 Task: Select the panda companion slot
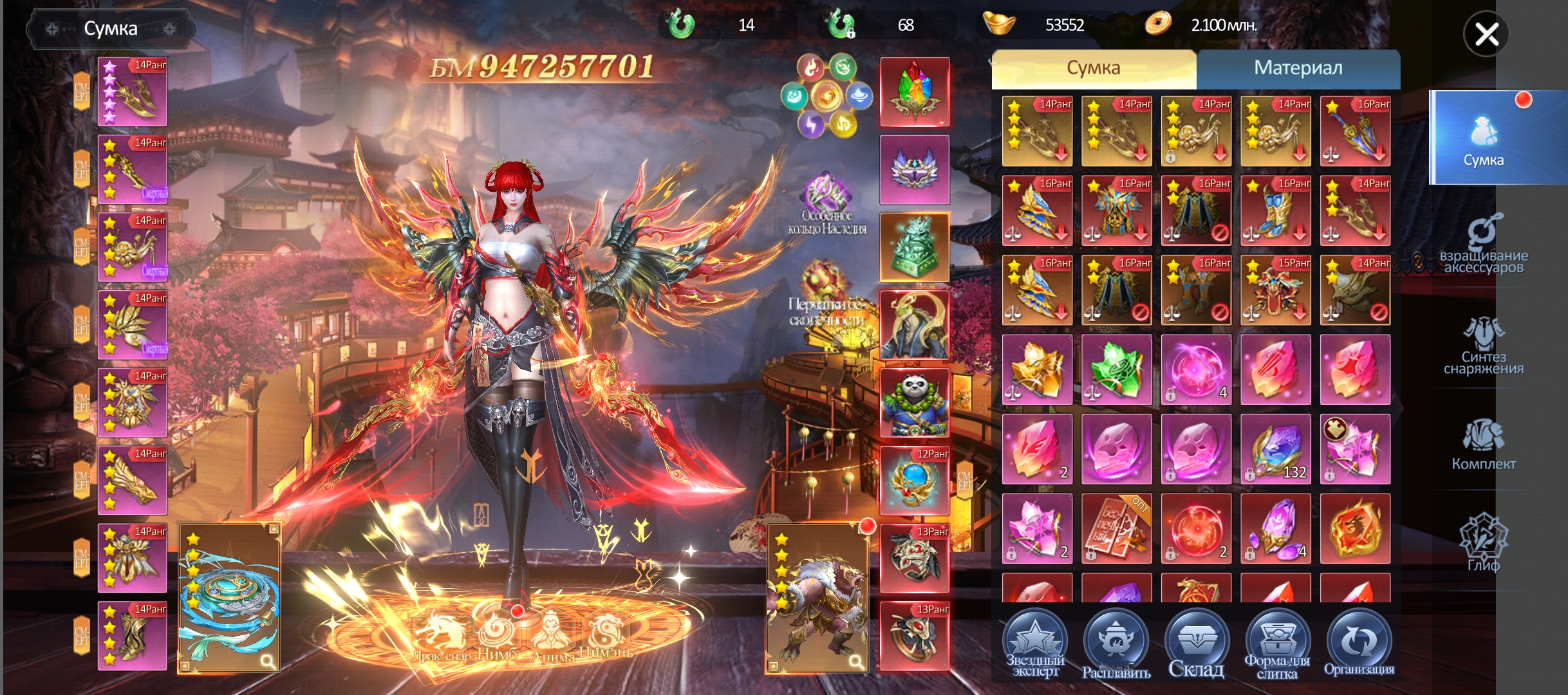pyautogui.click(x=914, y=403)
